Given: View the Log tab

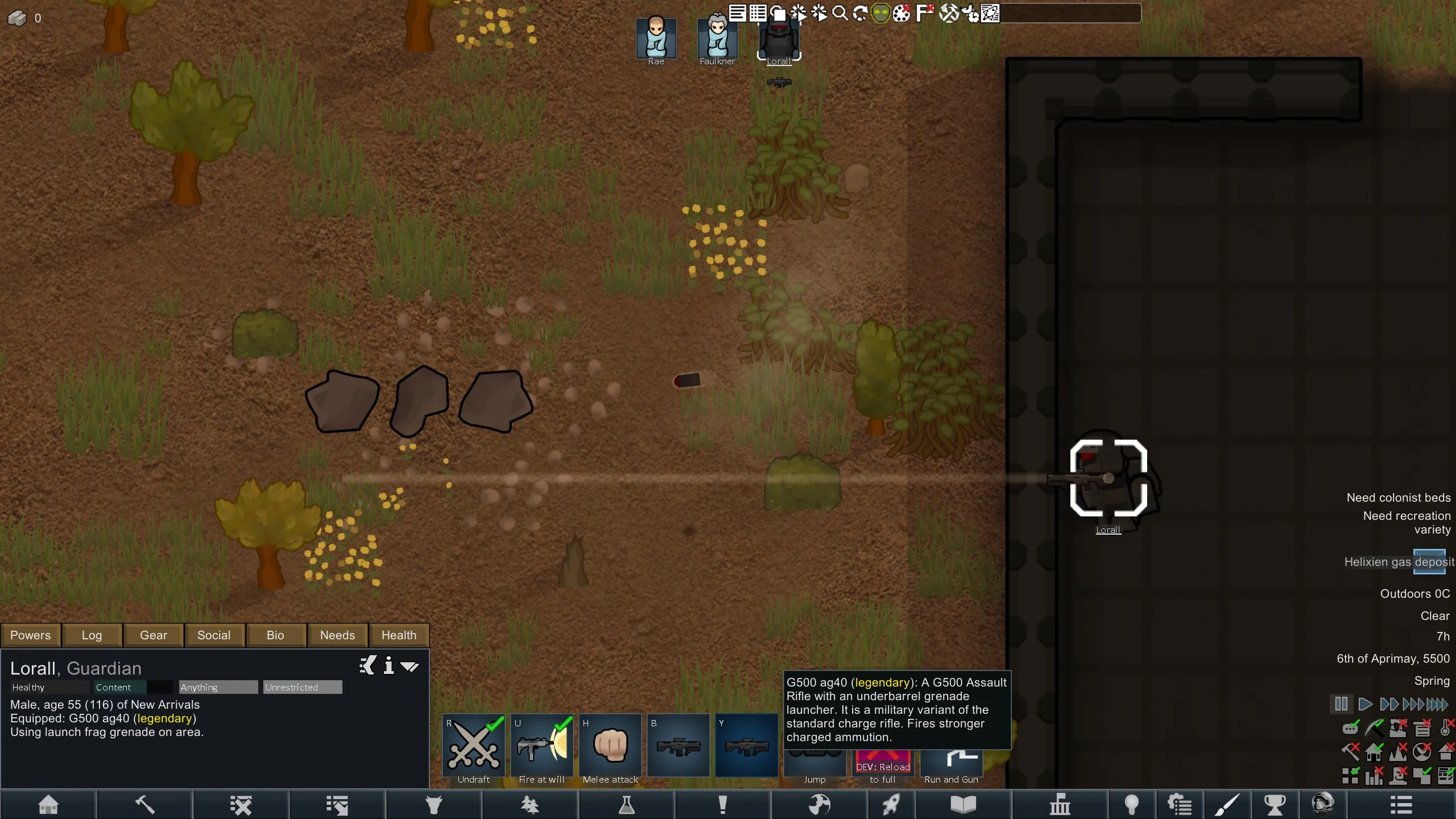Looking at the screenshot, I should click(x=92, y=635).
